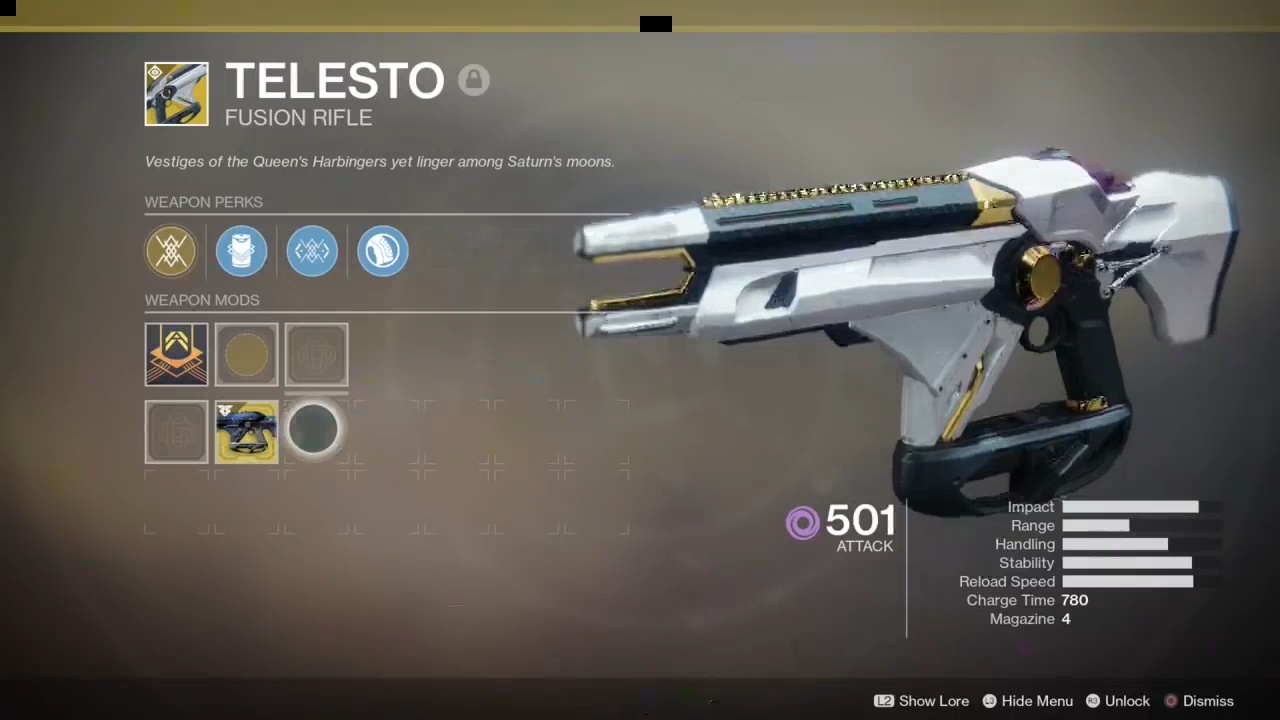Choose the blue grip-shaped perk icon

(x=382, y=250)
